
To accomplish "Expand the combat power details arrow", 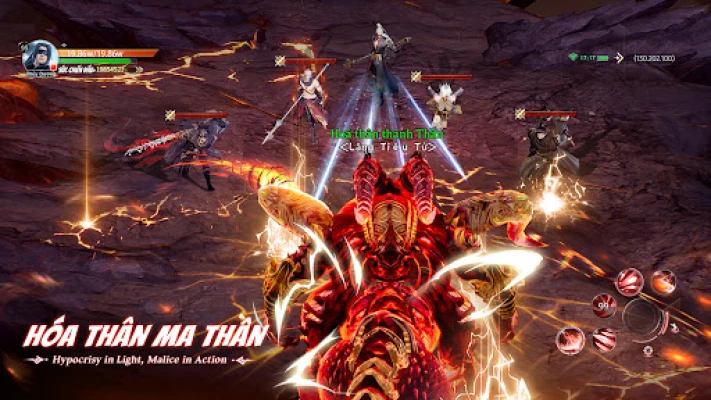I will [x=138, y=70].
